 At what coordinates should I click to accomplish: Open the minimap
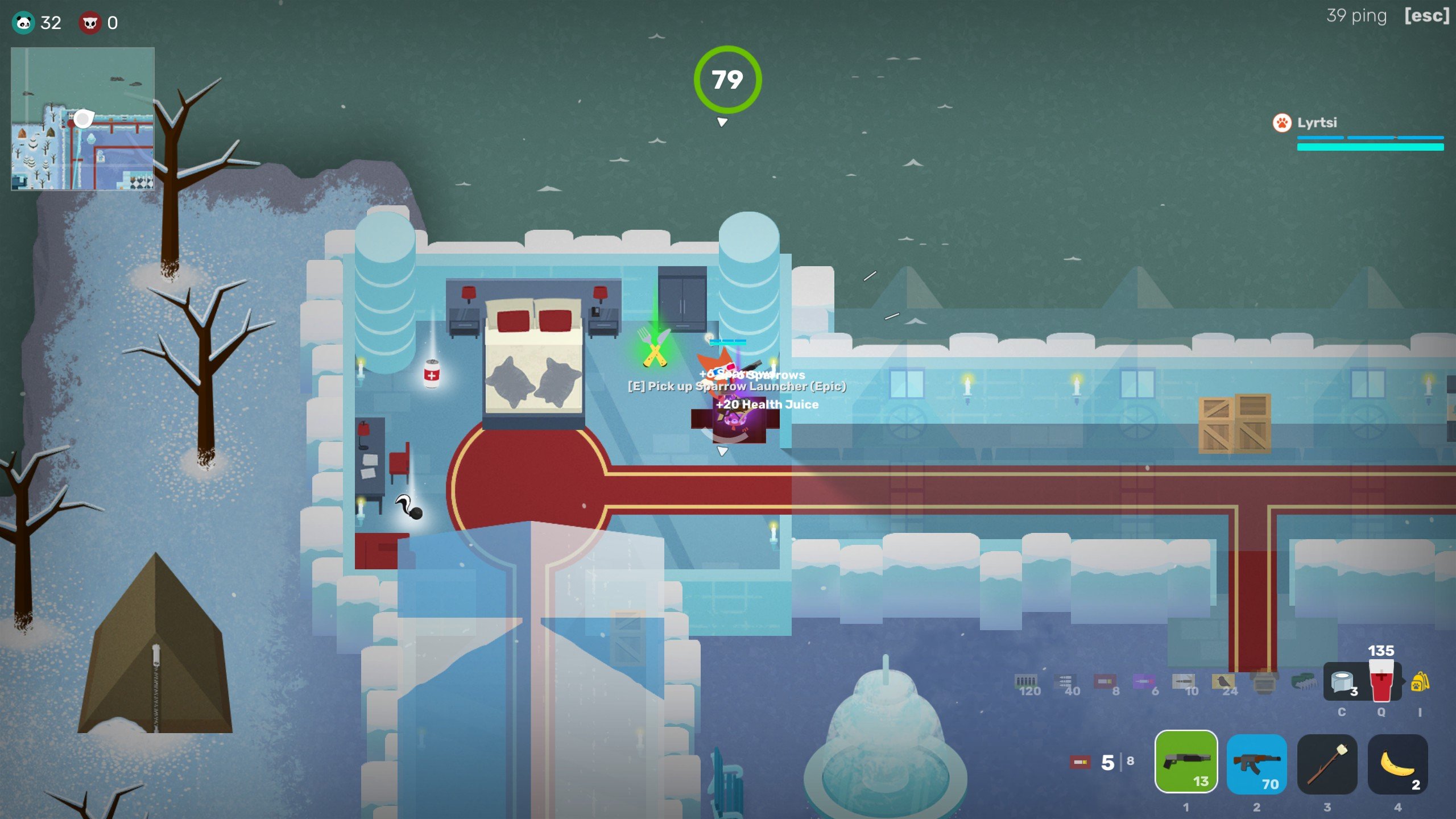click(x=82, y=119)
